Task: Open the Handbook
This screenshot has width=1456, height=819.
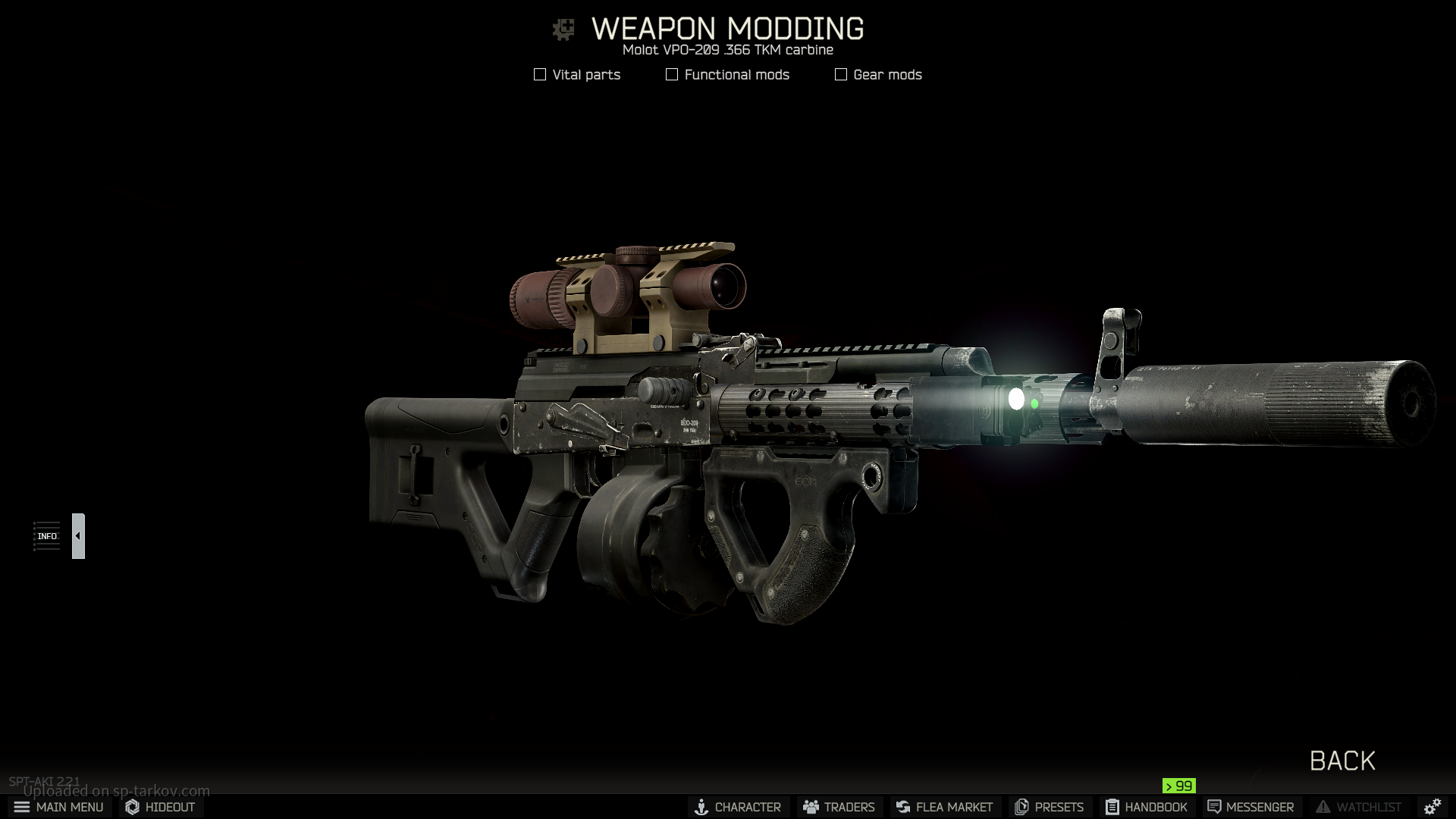Action: [1146, 807]
